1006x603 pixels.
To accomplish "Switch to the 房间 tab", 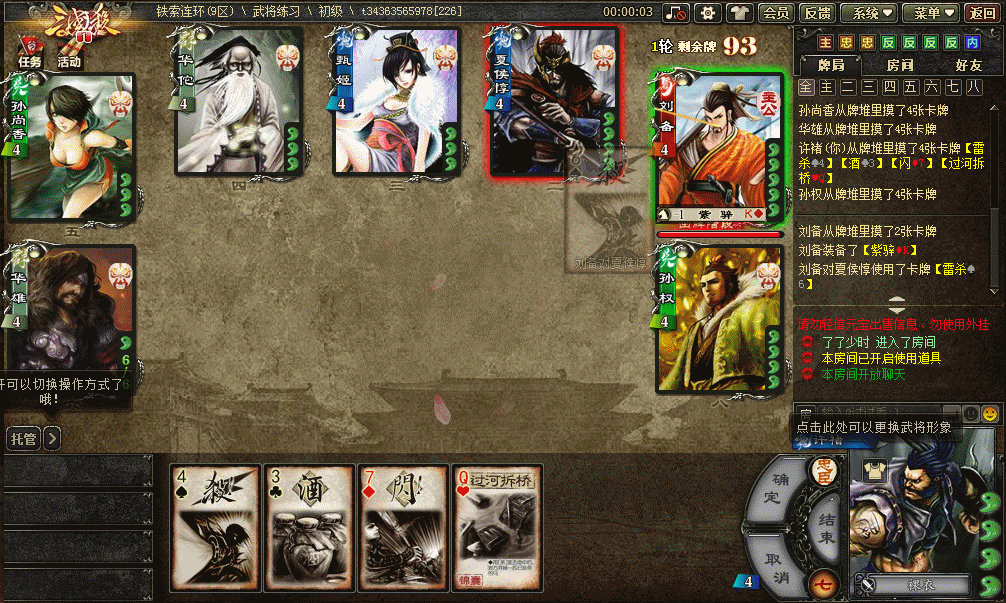I will click(x=899, y=65).
